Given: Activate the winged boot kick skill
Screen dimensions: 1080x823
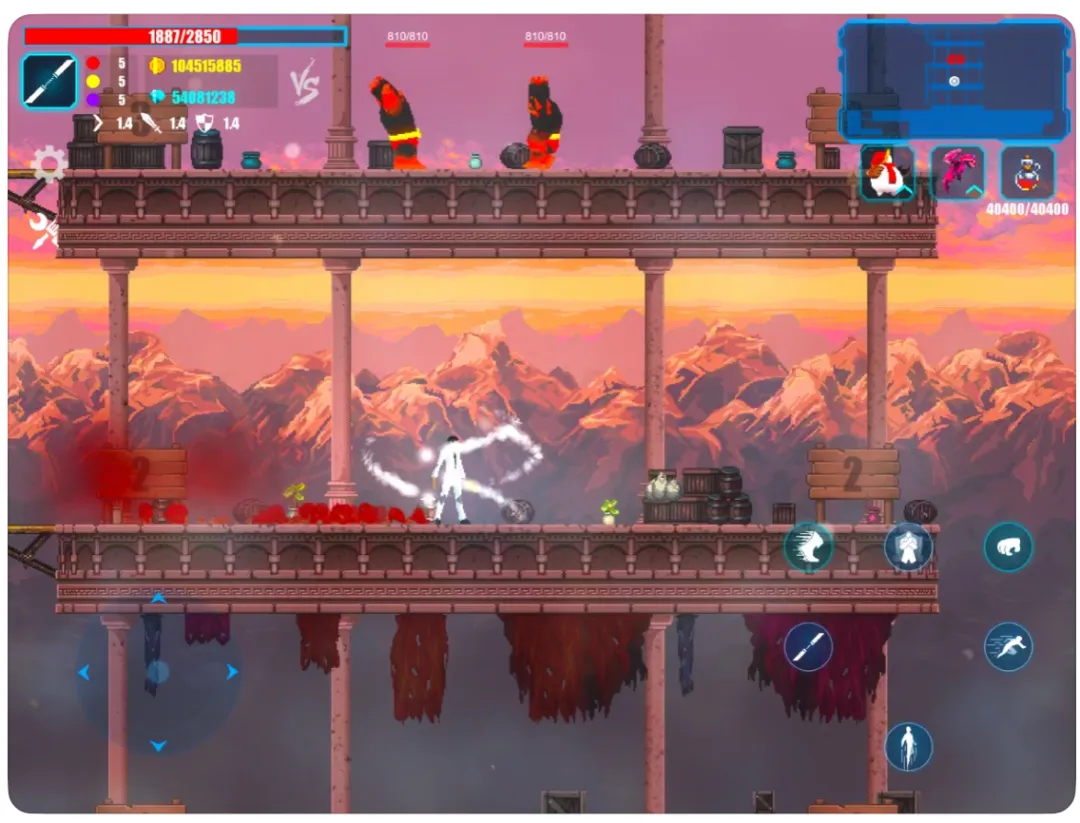Looking at the screenshot, I should tap(808, 547).
